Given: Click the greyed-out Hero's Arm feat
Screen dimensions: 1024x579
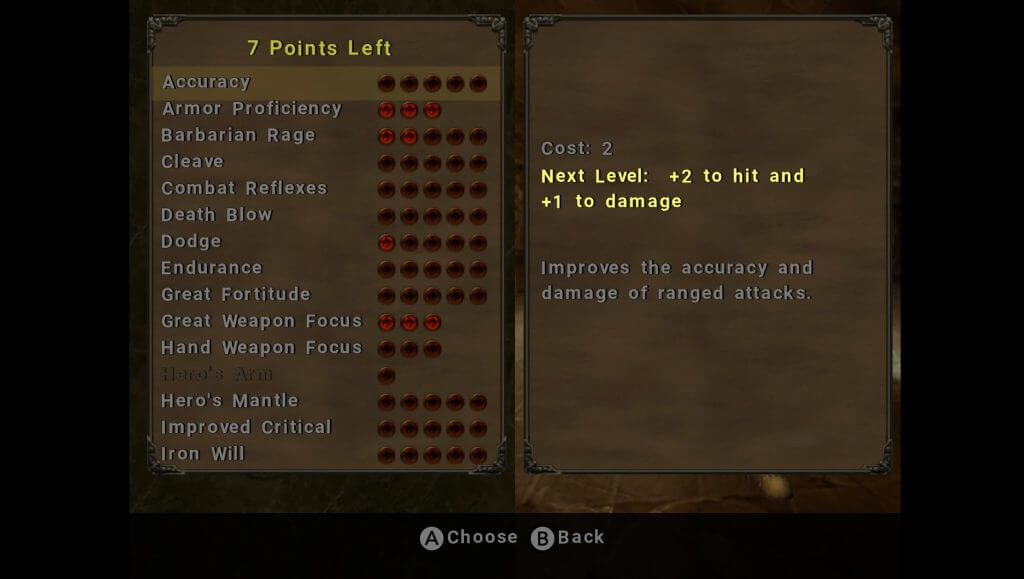Looking at the screenshot, I should pos(217,374).
